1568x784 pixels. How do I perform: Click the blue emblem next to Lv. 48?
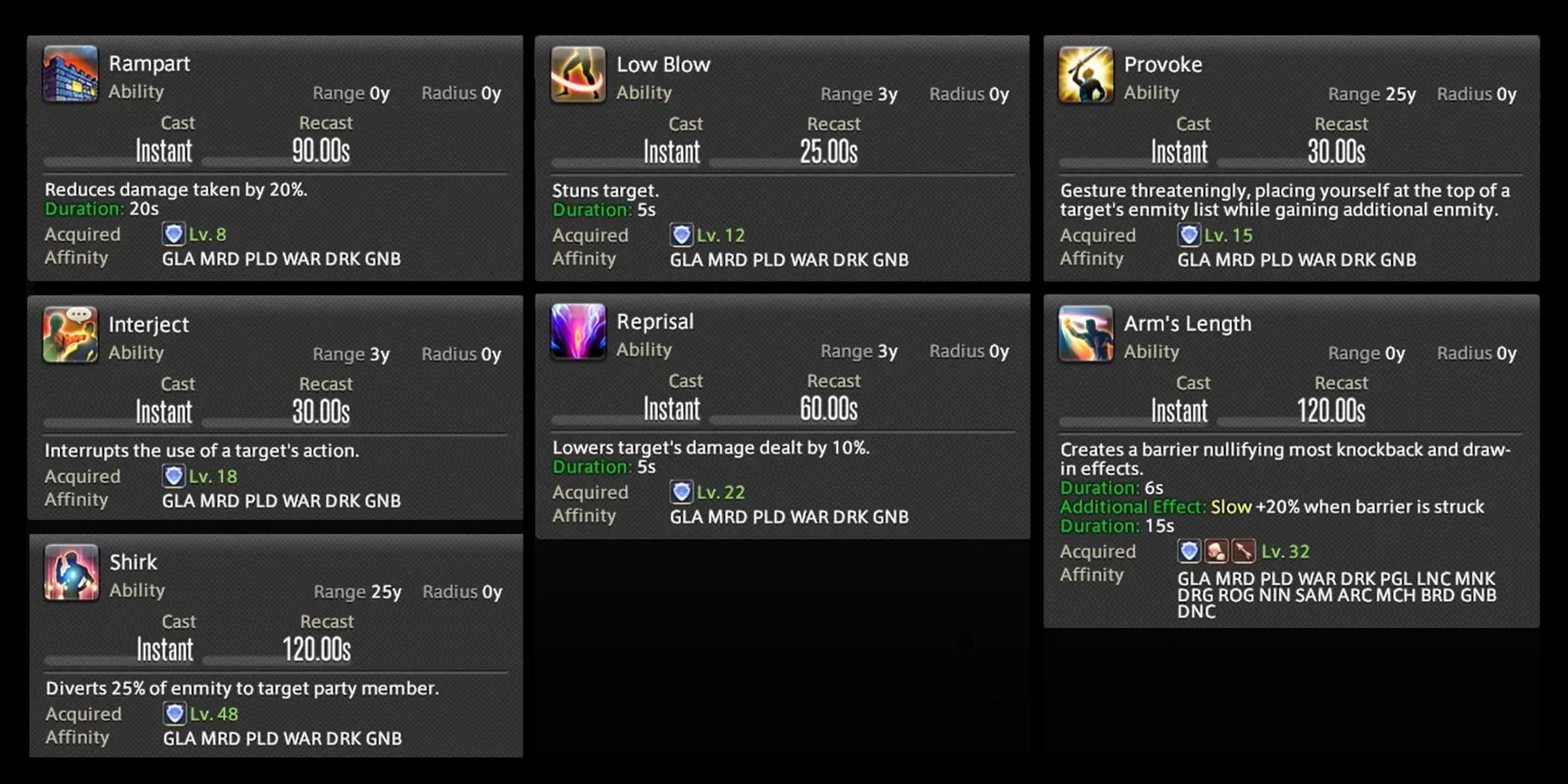click(174, 713)
